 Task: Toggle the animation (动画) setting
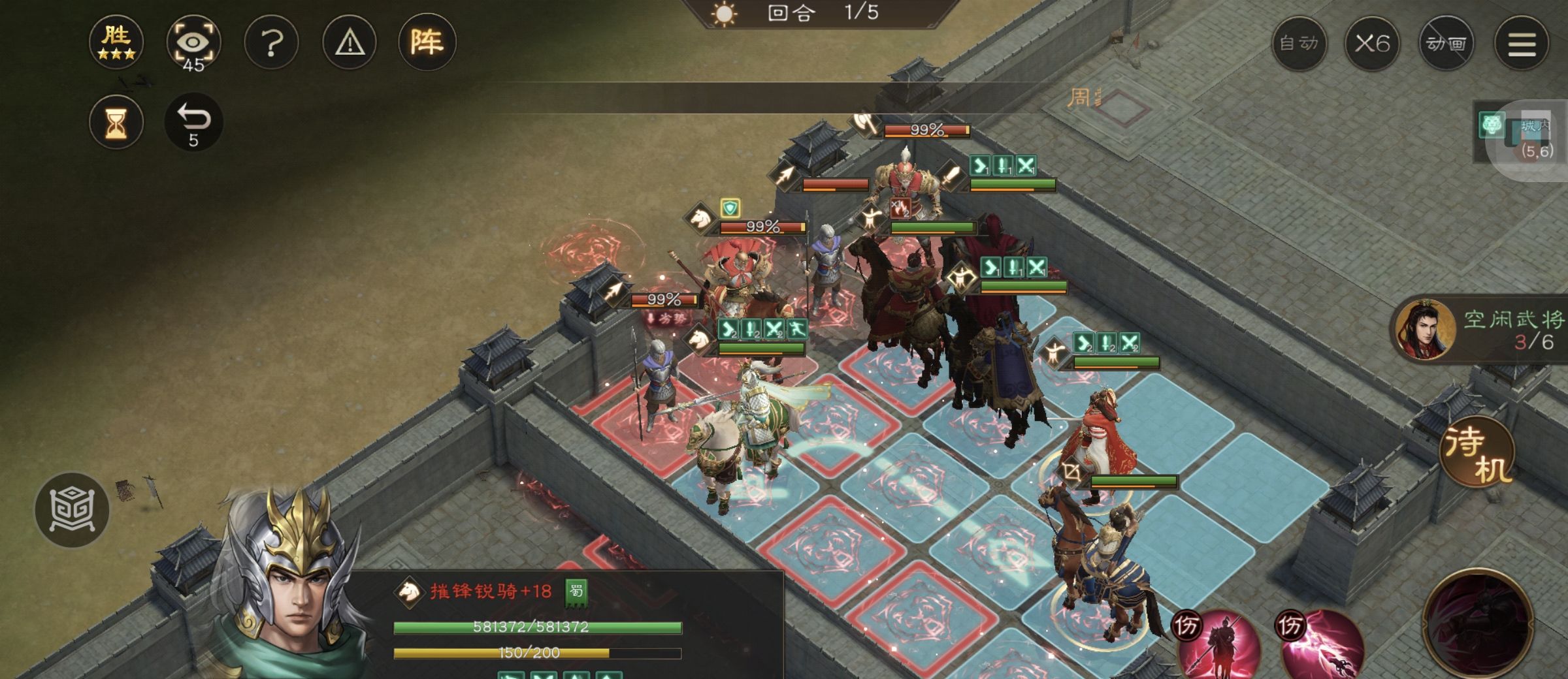(x=1446, y=44)
